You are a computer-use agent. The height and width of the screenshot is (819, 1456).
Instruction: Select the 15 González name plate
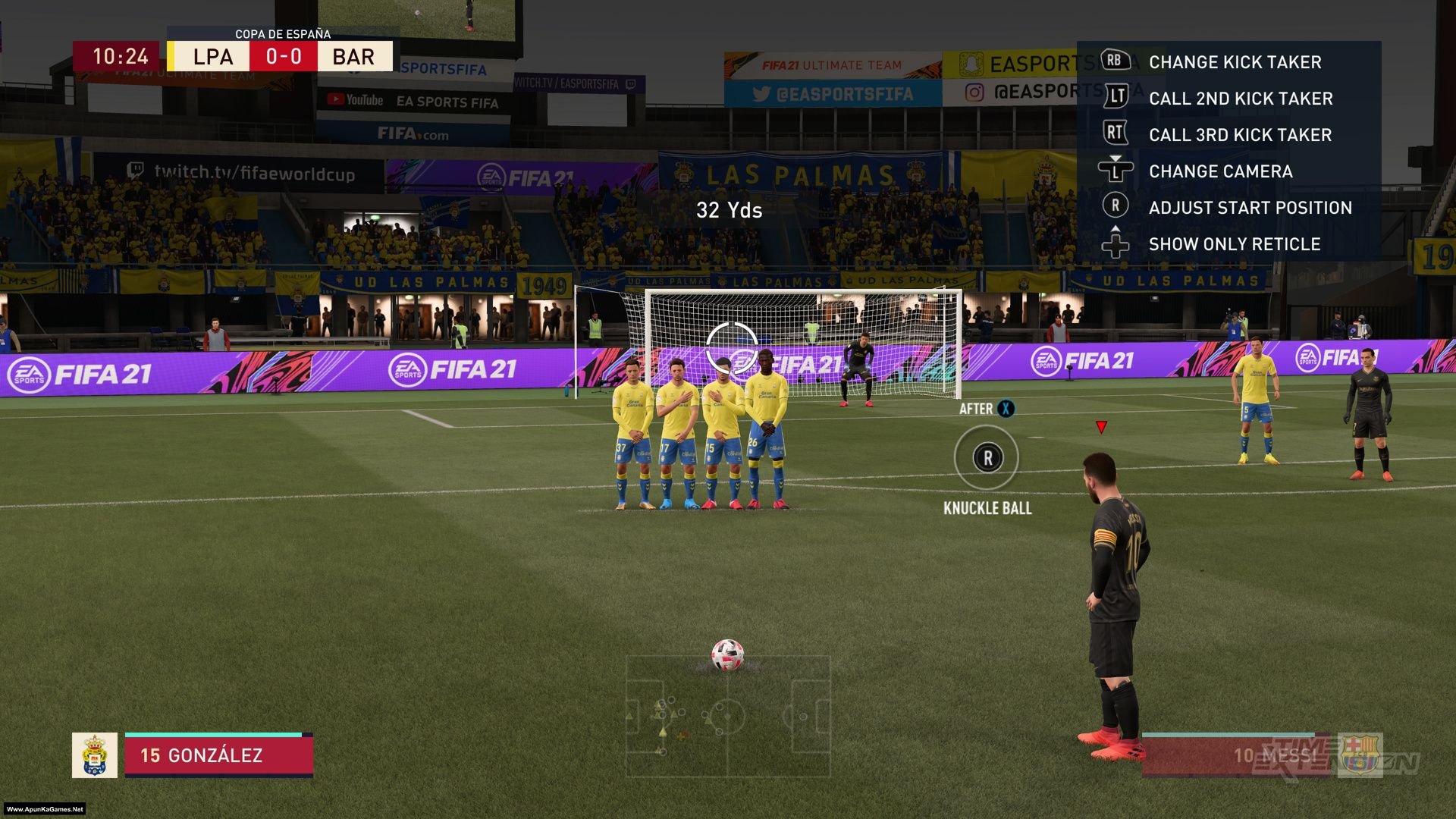(218, 755)
